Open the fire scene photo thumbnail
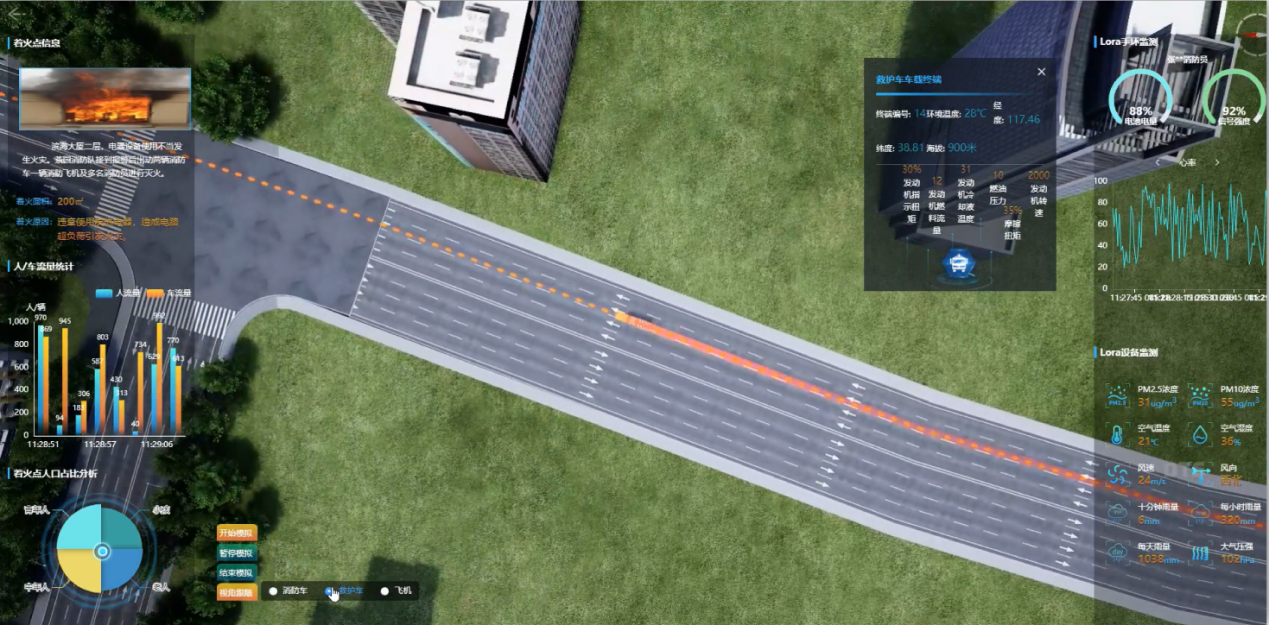 (x=105, y=98)
